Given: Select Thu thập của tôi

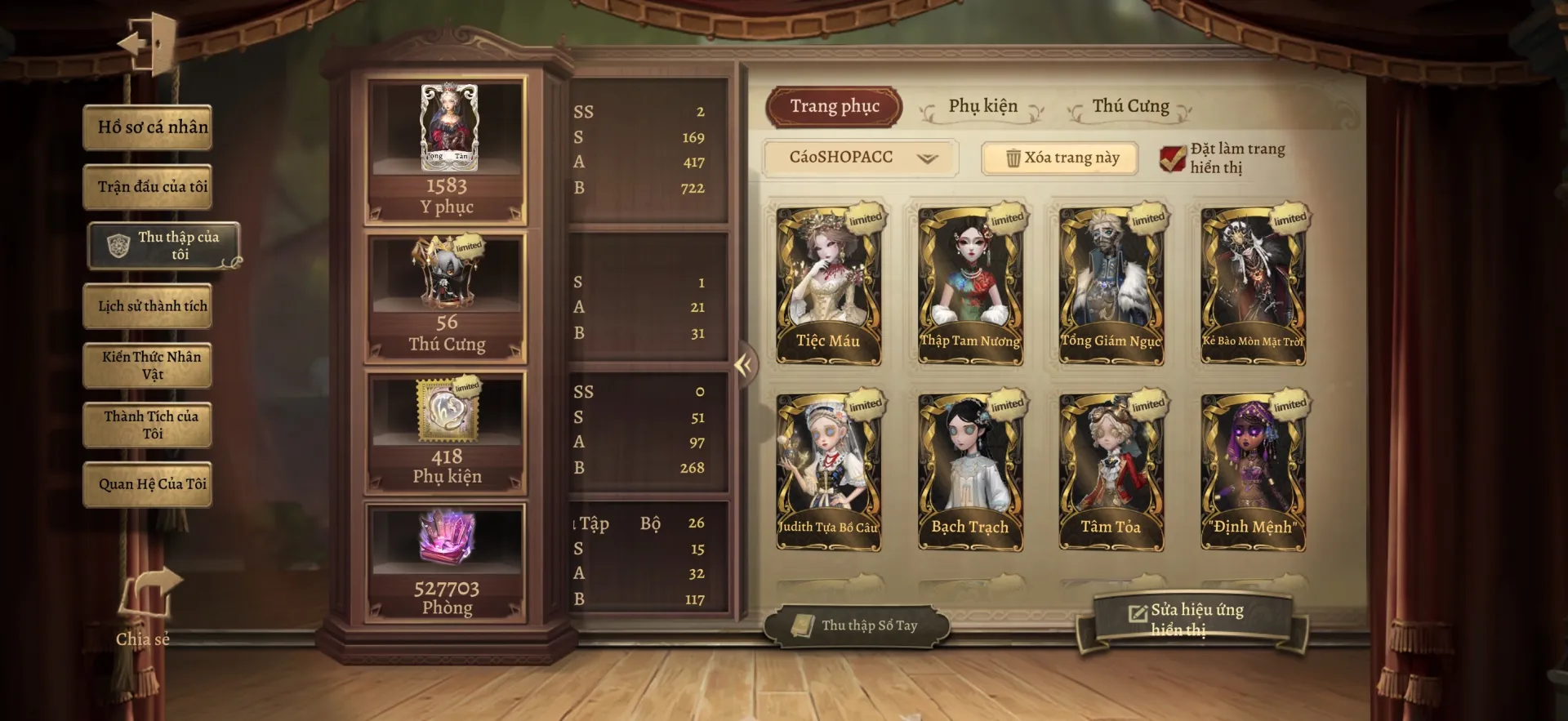Looking at the screenshot, I should [165, 245].
